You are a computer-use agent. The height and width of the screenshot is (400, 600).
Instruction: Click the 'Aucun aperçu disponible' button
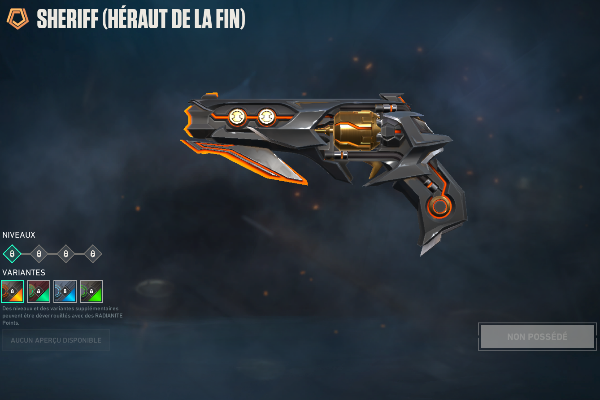(56, 340)
